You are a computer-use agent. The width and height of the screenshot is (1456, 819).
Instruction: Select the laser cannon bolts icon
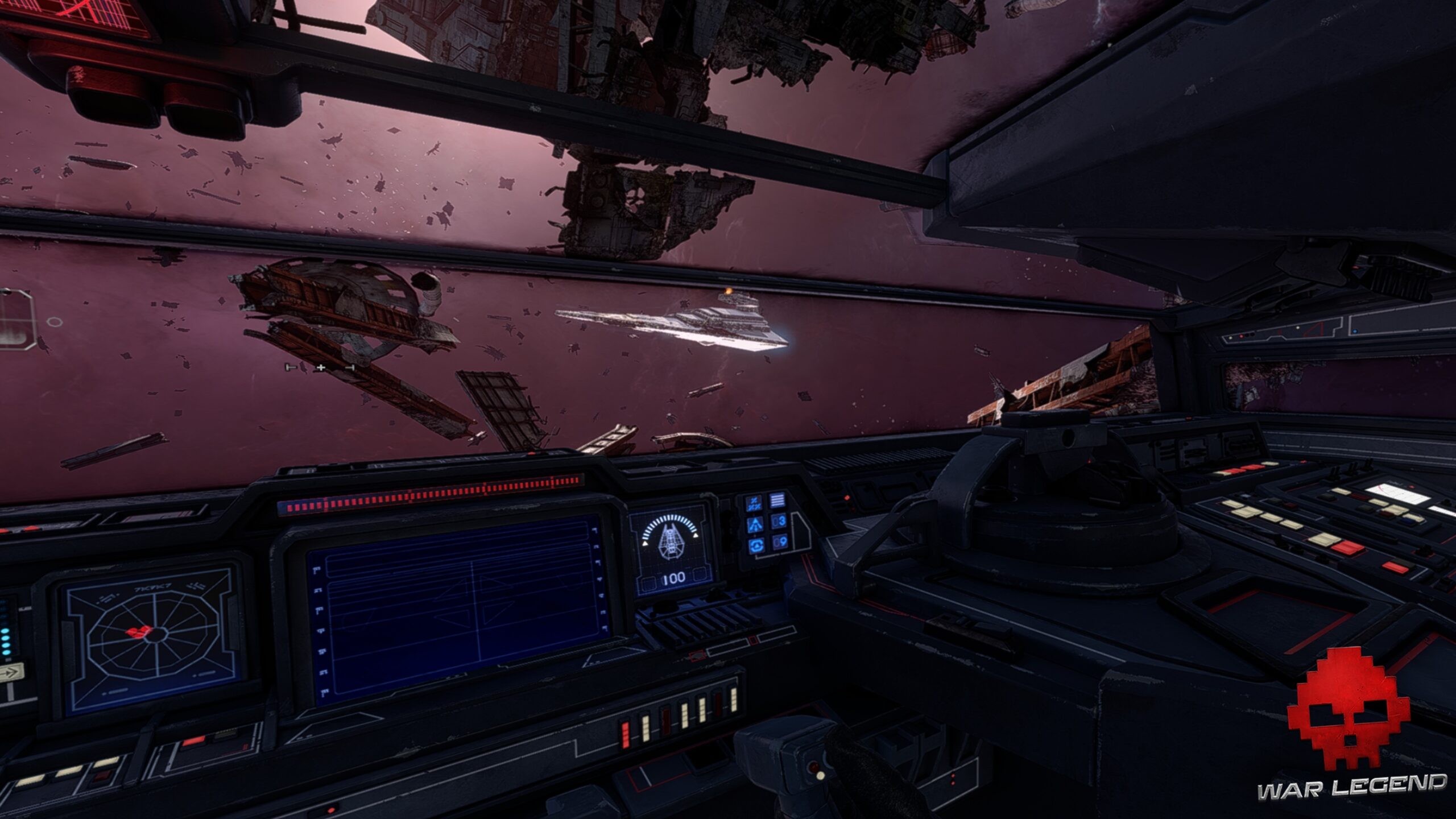(x=755, y=502)
